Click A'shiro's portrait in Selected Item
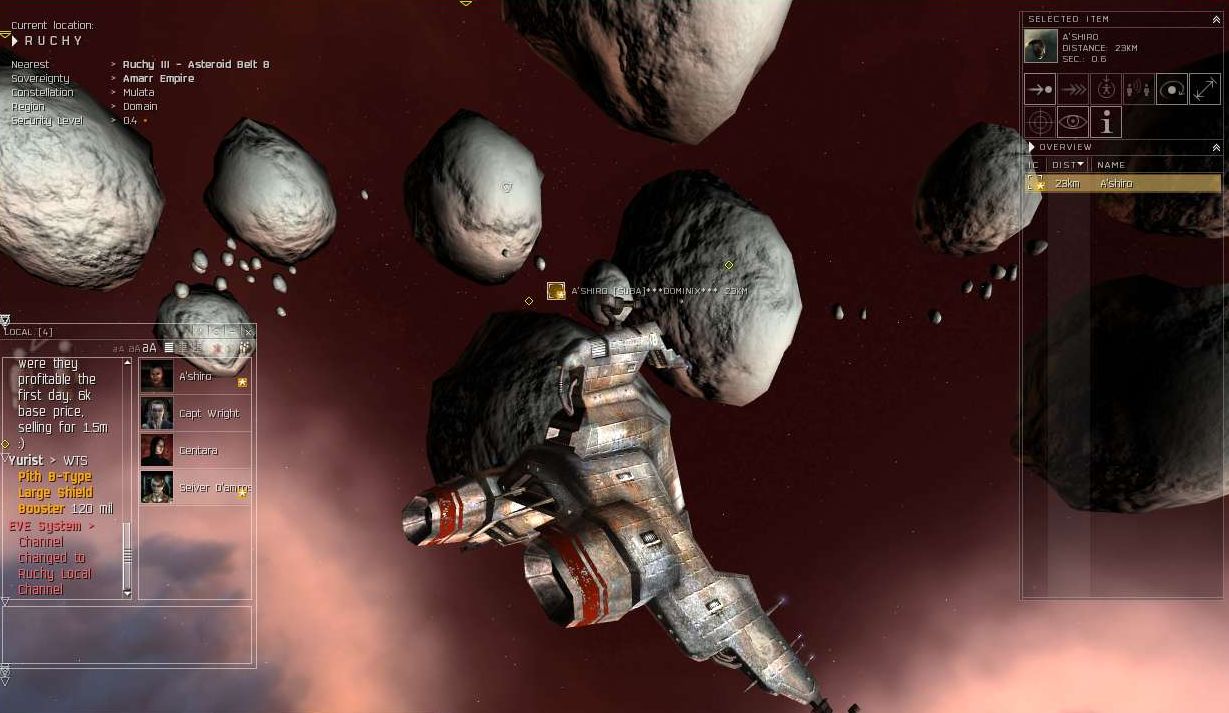This screenshot has width=1229, height=713. (x=1041, y=47)
